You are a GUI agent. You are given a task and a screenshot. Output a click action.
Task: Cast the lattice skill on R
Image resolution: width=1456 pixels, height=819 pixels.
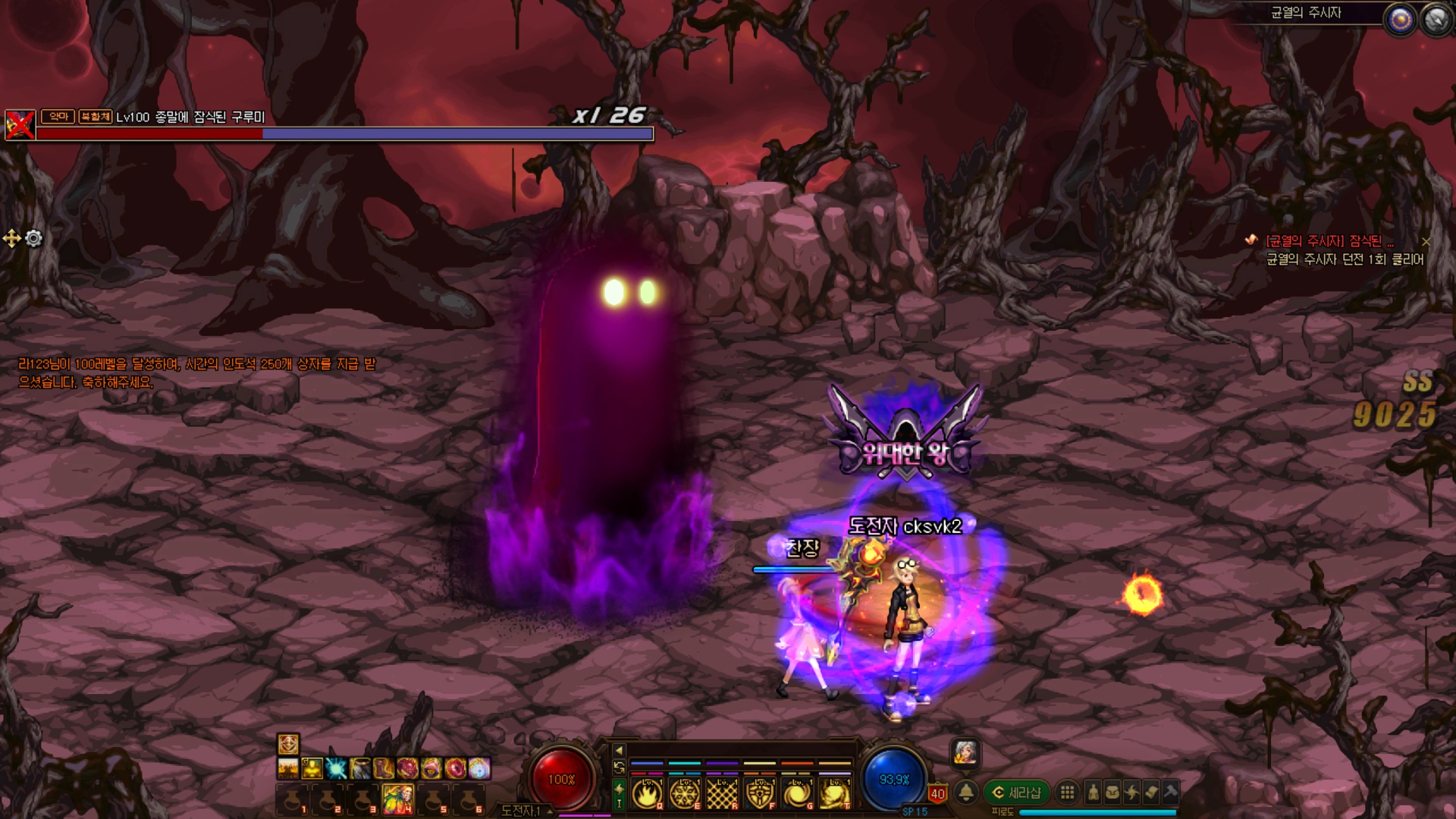[722, 794]
